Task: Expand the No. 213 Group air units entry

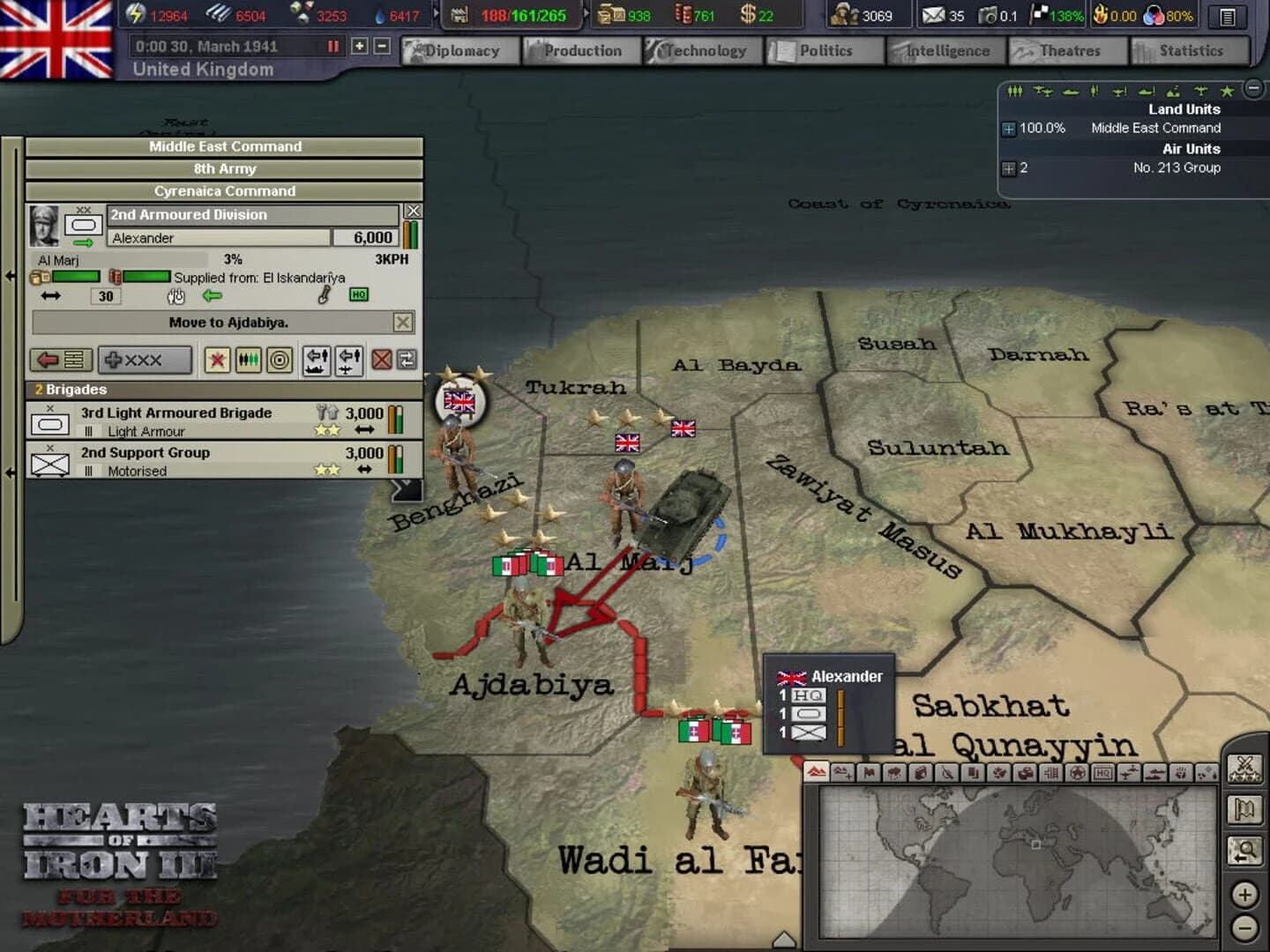Action: pyautogui.click(x=1007, y=168)
